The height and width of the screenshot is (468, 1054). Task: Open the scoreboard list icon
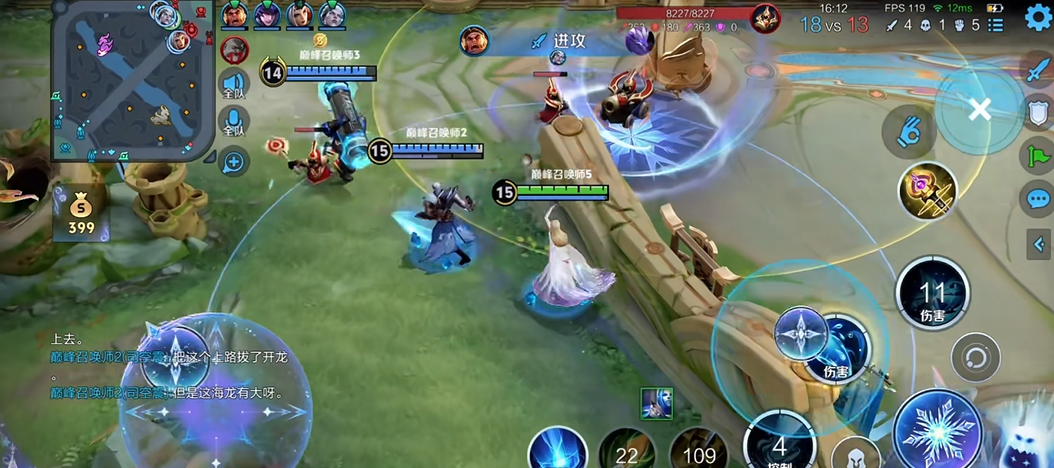pyautogui.click(x=995, y=25)
